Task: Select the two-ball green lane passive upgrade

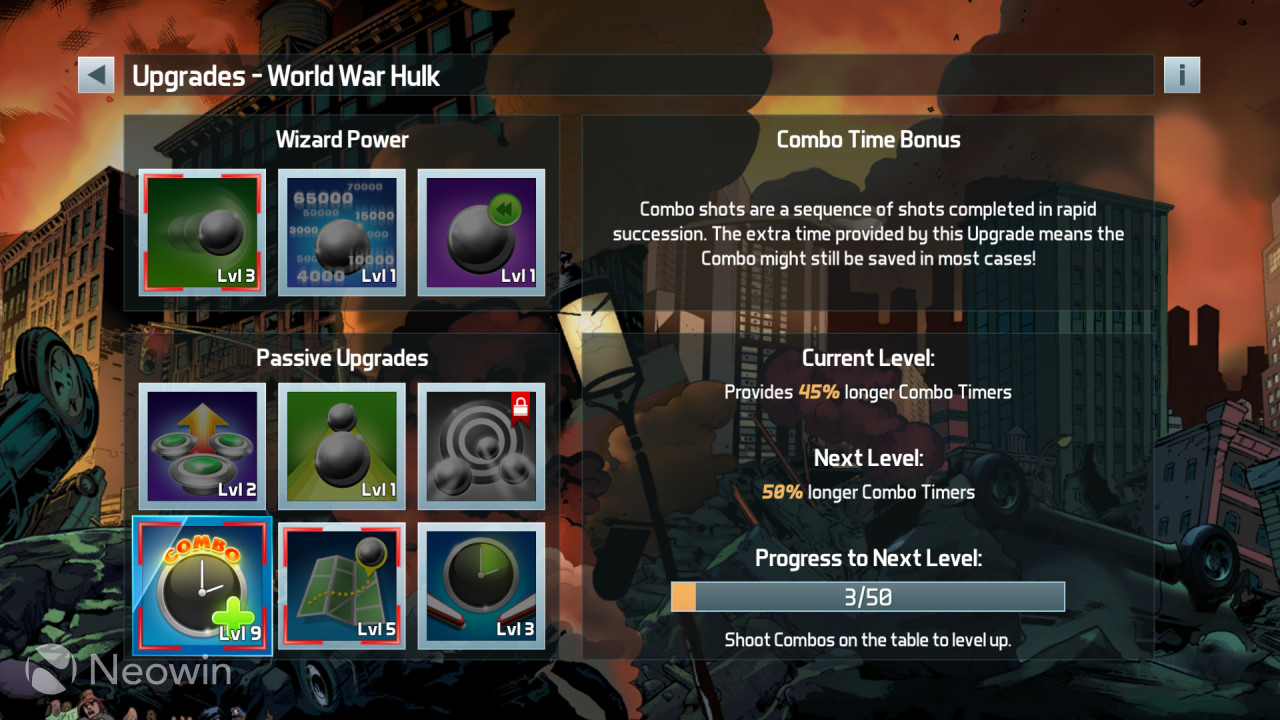Action: tap(342, 446)
